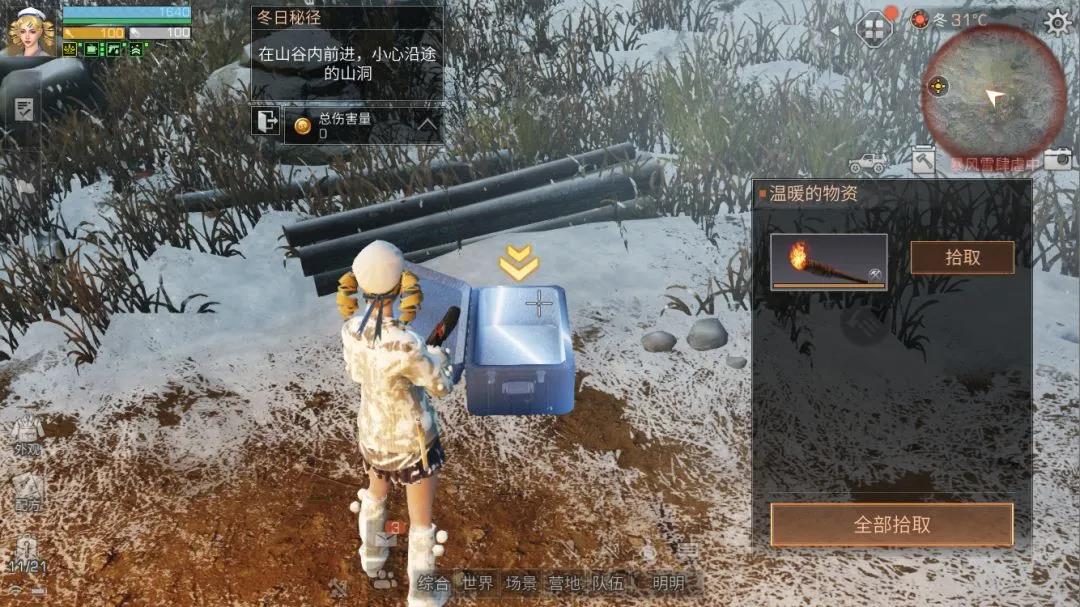Click the exit door icon
Screen dimensions: 1080x607
pyautogui.click(x=266, y=123)
